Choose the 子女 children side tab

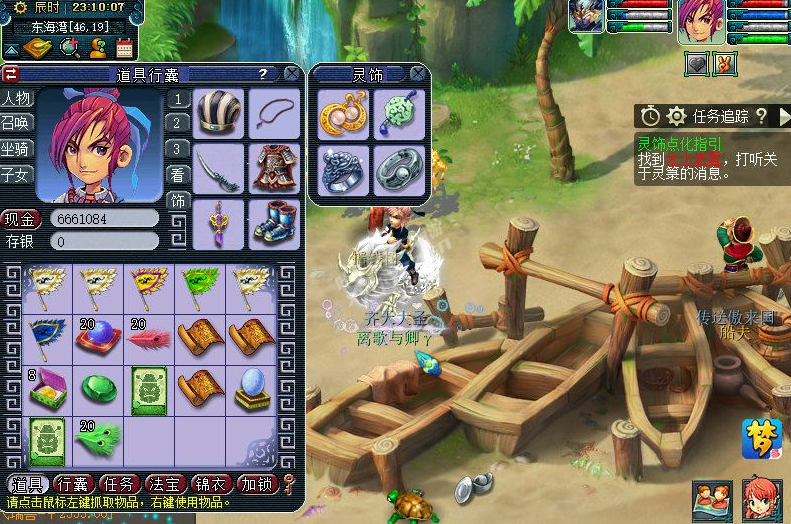pos(16,175)
